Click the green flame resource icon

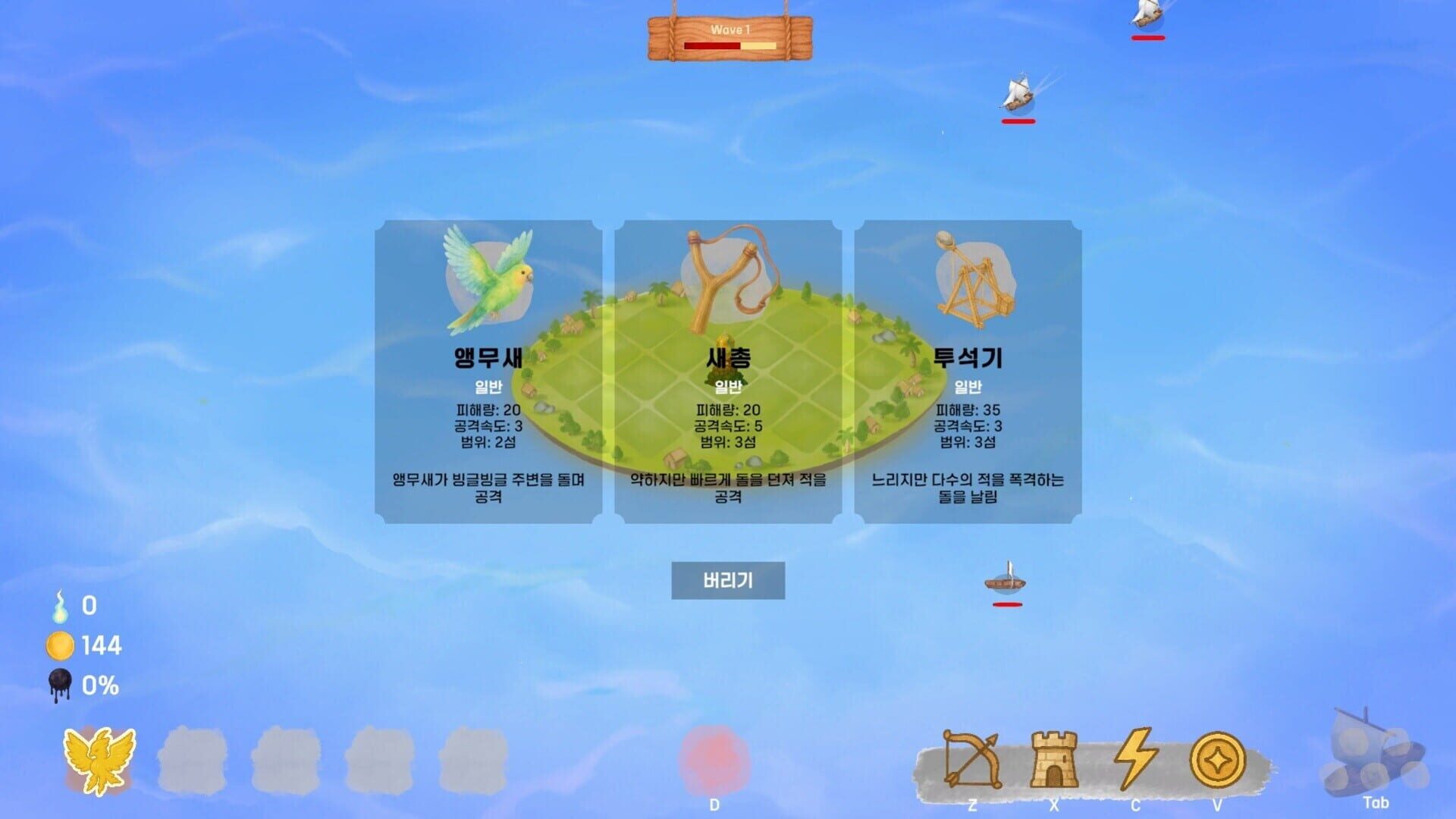[x=62, y=606]
